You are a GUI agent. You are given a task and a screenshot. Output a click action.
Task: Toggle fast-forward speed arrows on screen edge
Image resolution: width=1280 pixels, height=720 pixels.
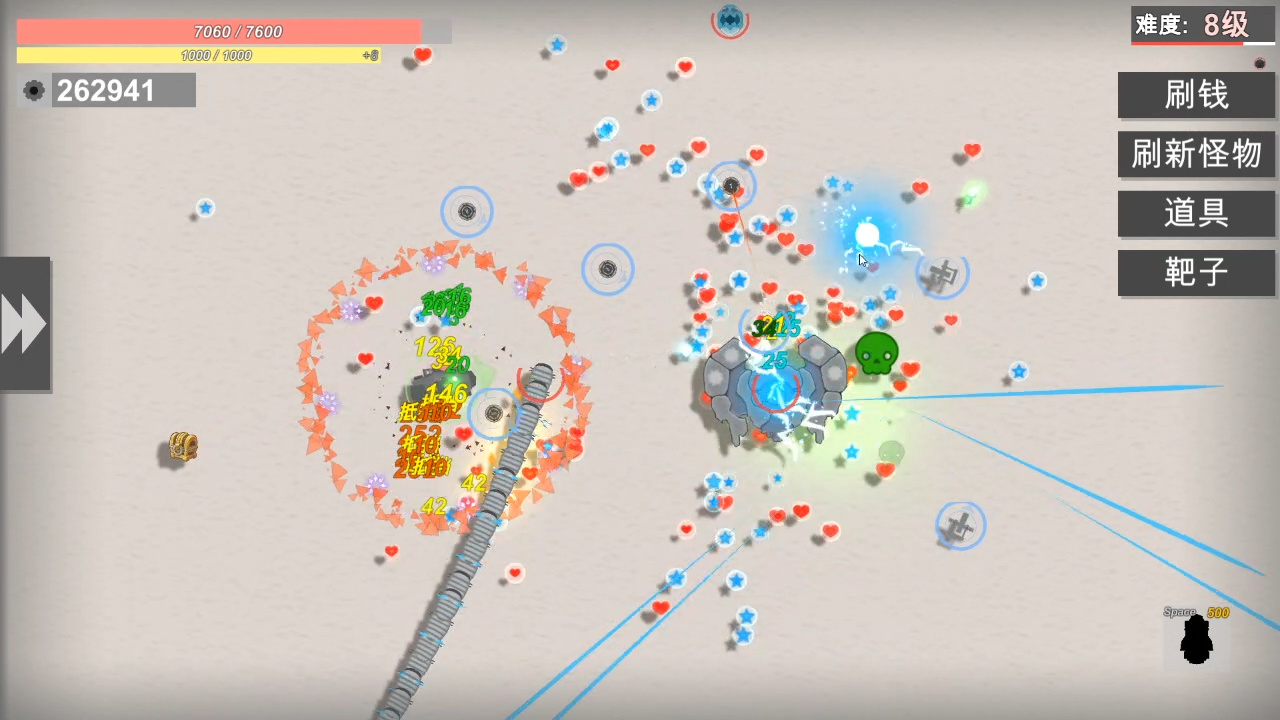(25, 322)
